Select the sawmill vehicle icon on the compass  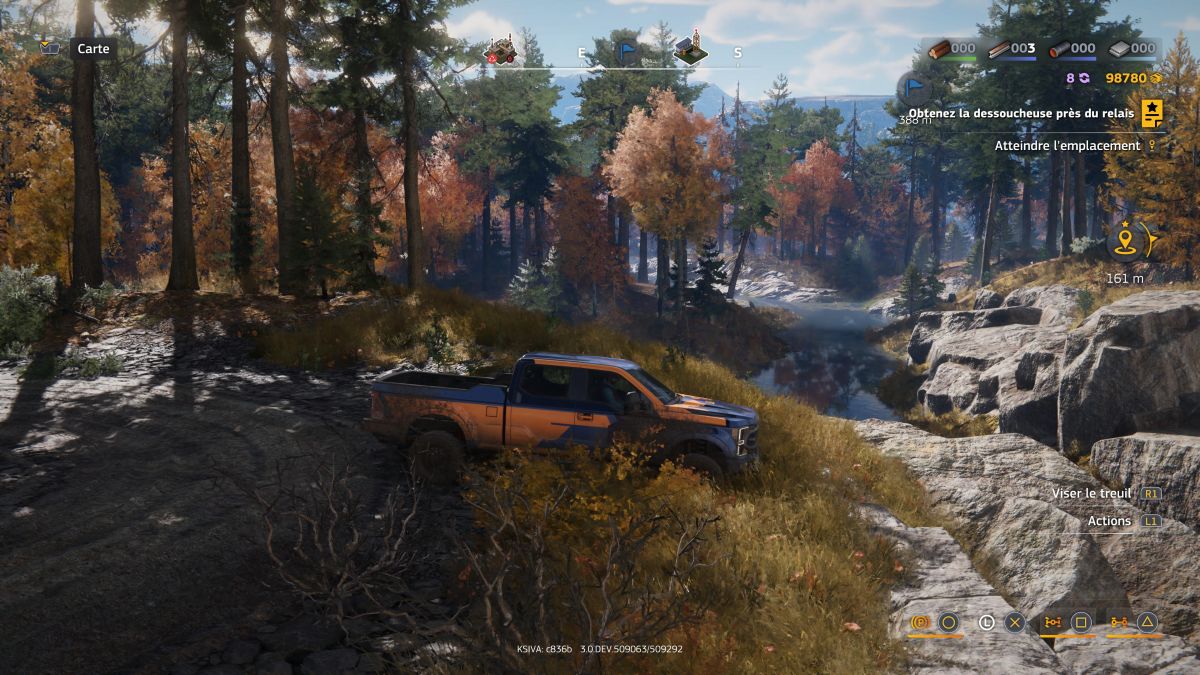pos(499,51)
